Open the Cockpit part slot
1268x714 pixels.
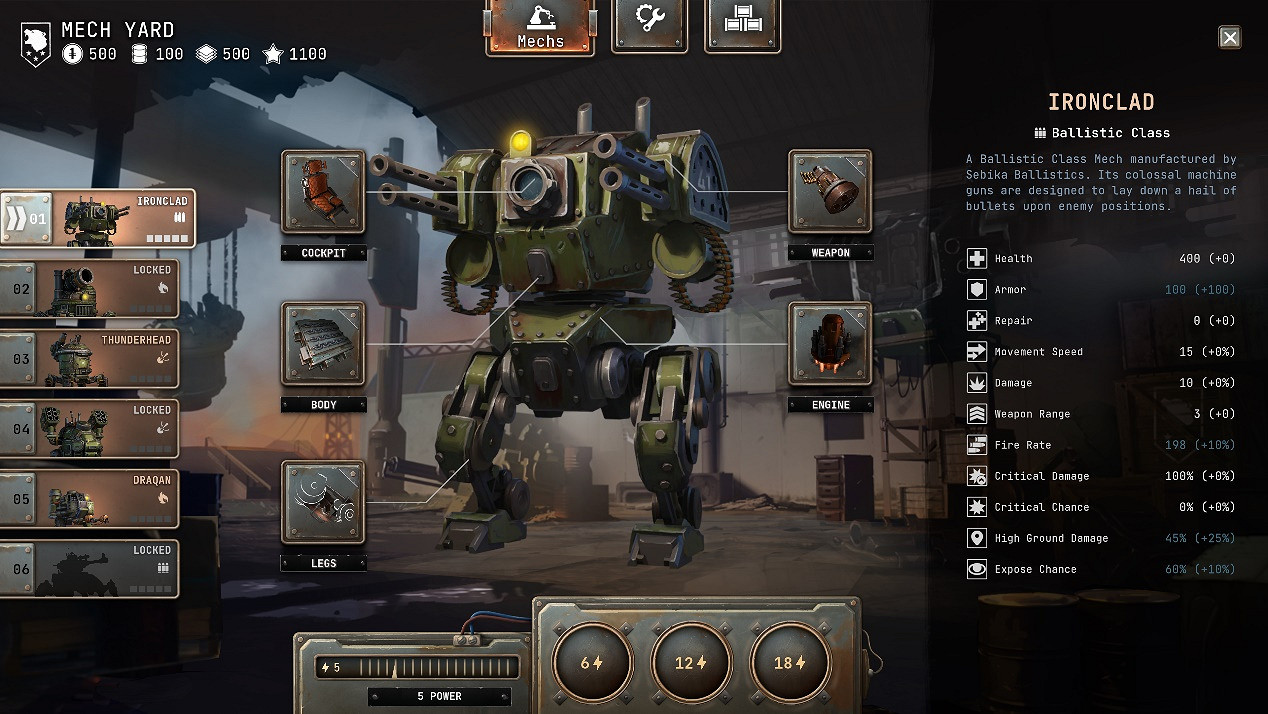point(323,192)
